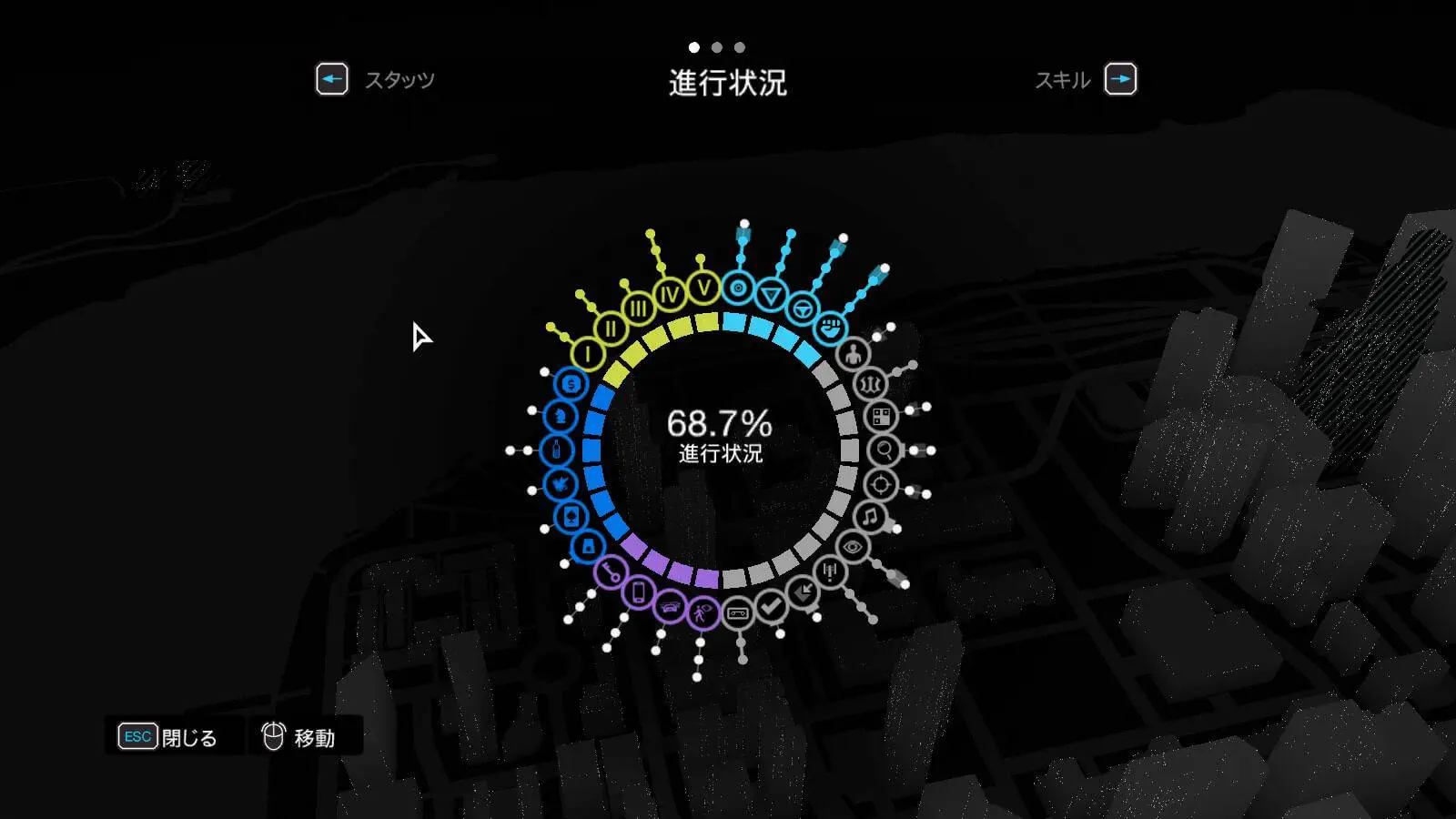The image size is (1456, 819).
Task: Select the QR code progress icon
Action: 881,417
